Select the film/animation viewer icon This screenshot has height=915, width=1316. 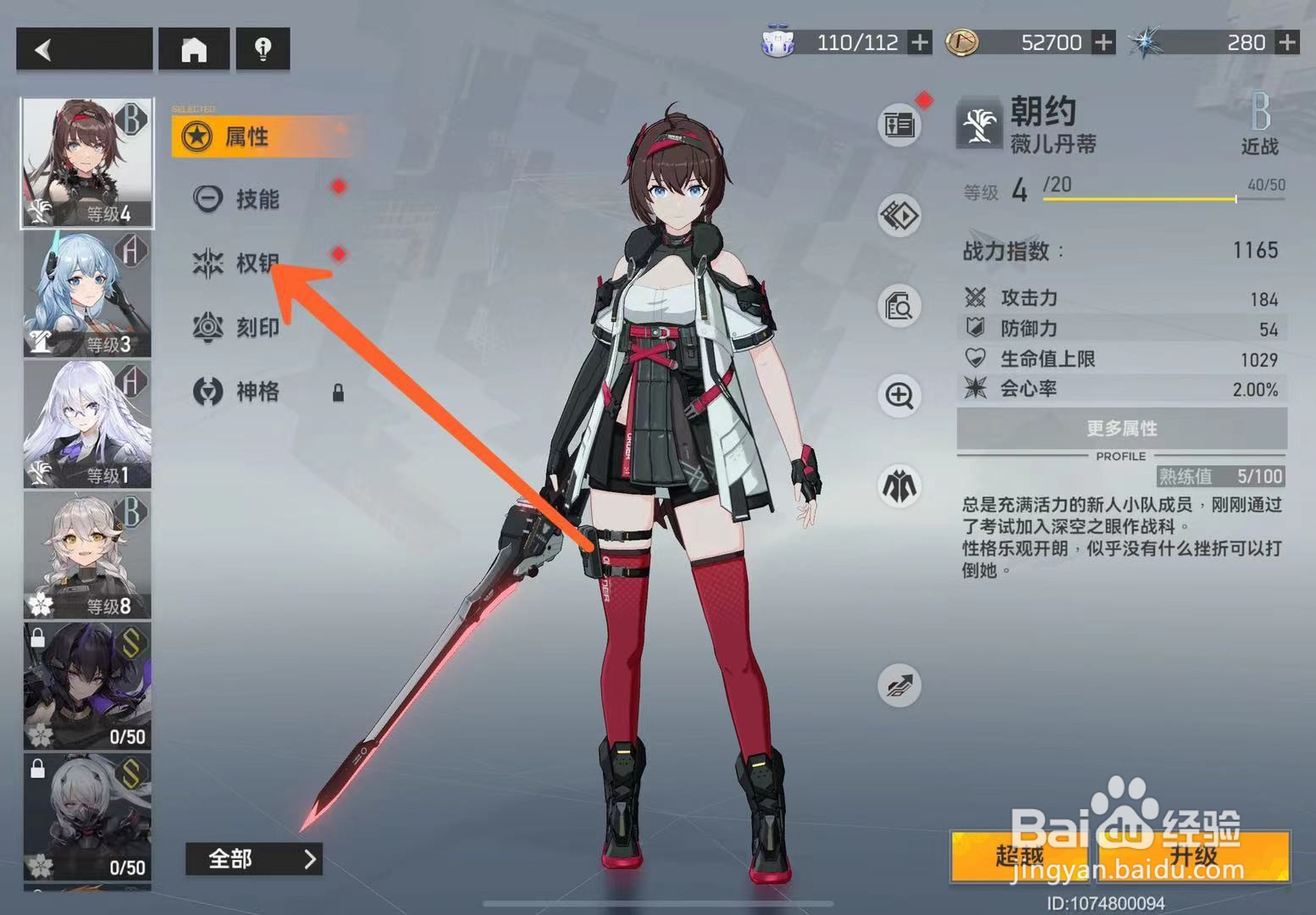899,216
